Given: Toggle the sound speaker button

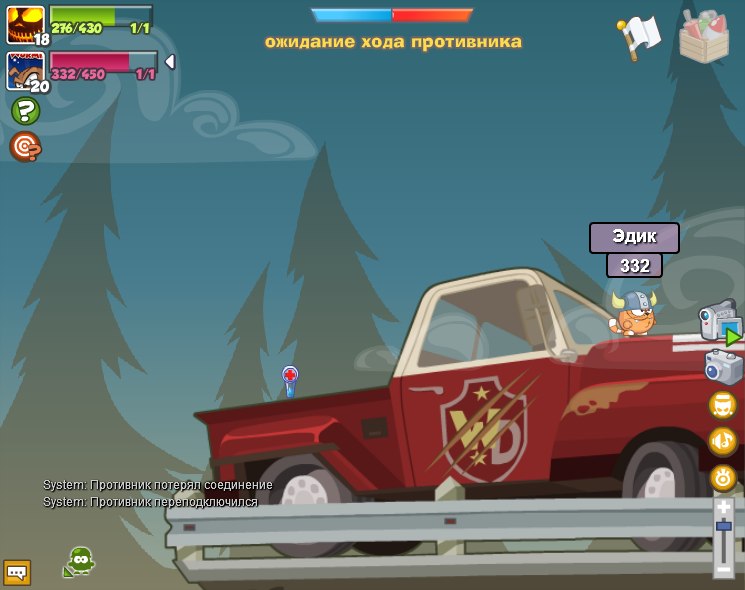Looking at the screenshot, I should (723, 441).
